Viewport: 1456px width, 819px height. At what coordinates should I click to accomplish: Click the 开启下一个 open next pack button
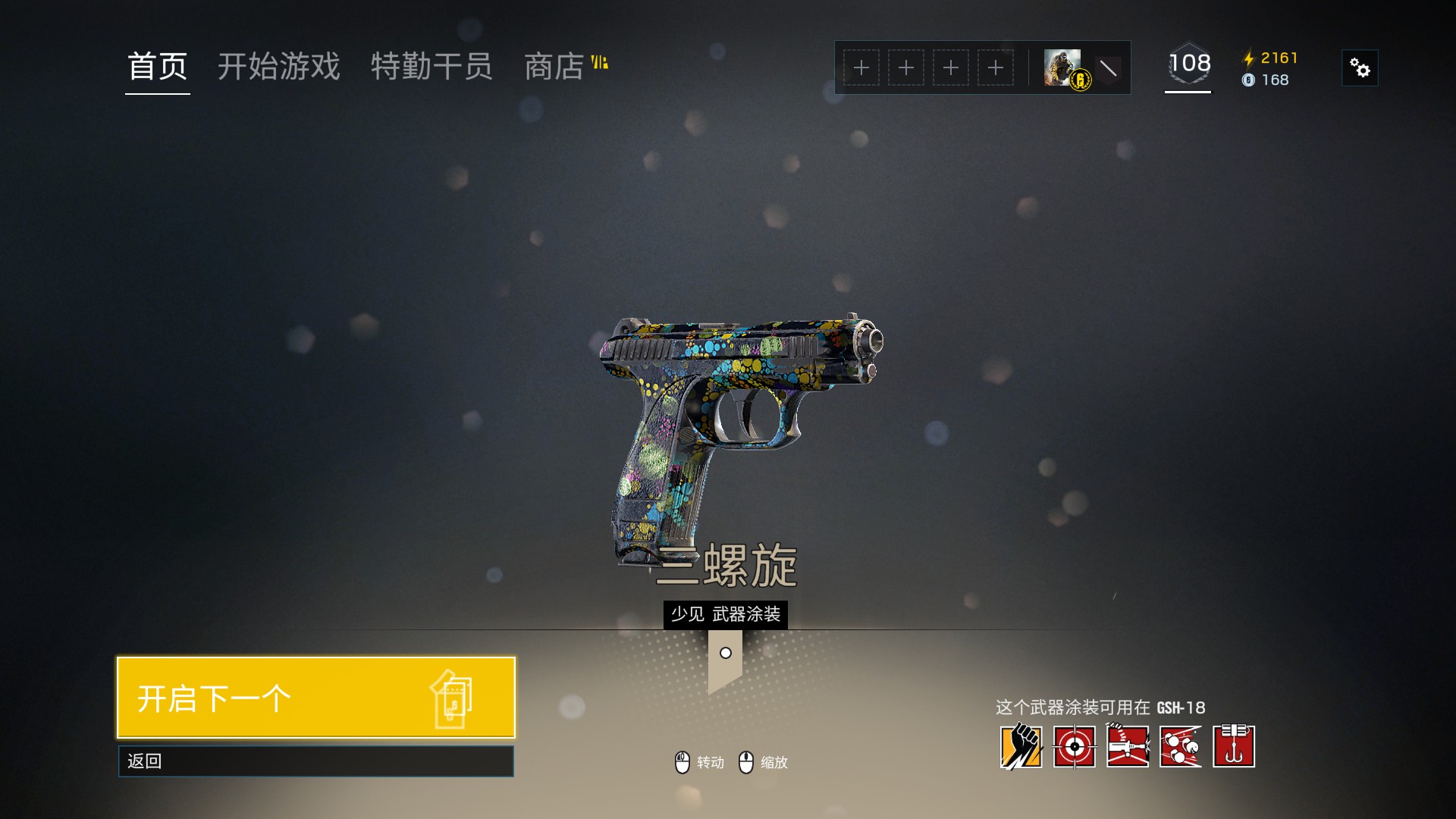(x=315, y=698)
